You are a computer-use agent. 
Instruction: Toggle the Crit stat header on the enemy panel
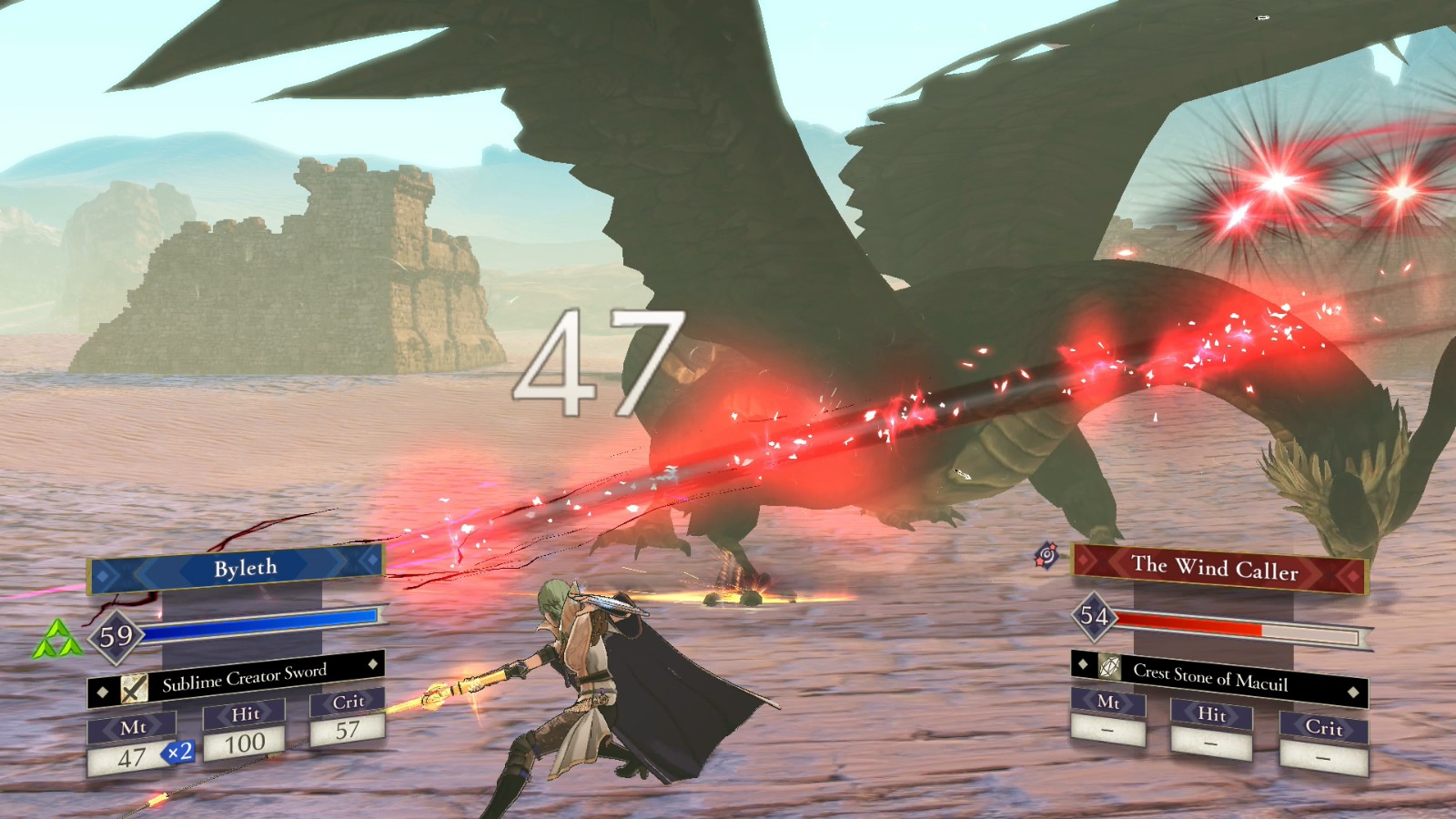[x=1325, y=728]
